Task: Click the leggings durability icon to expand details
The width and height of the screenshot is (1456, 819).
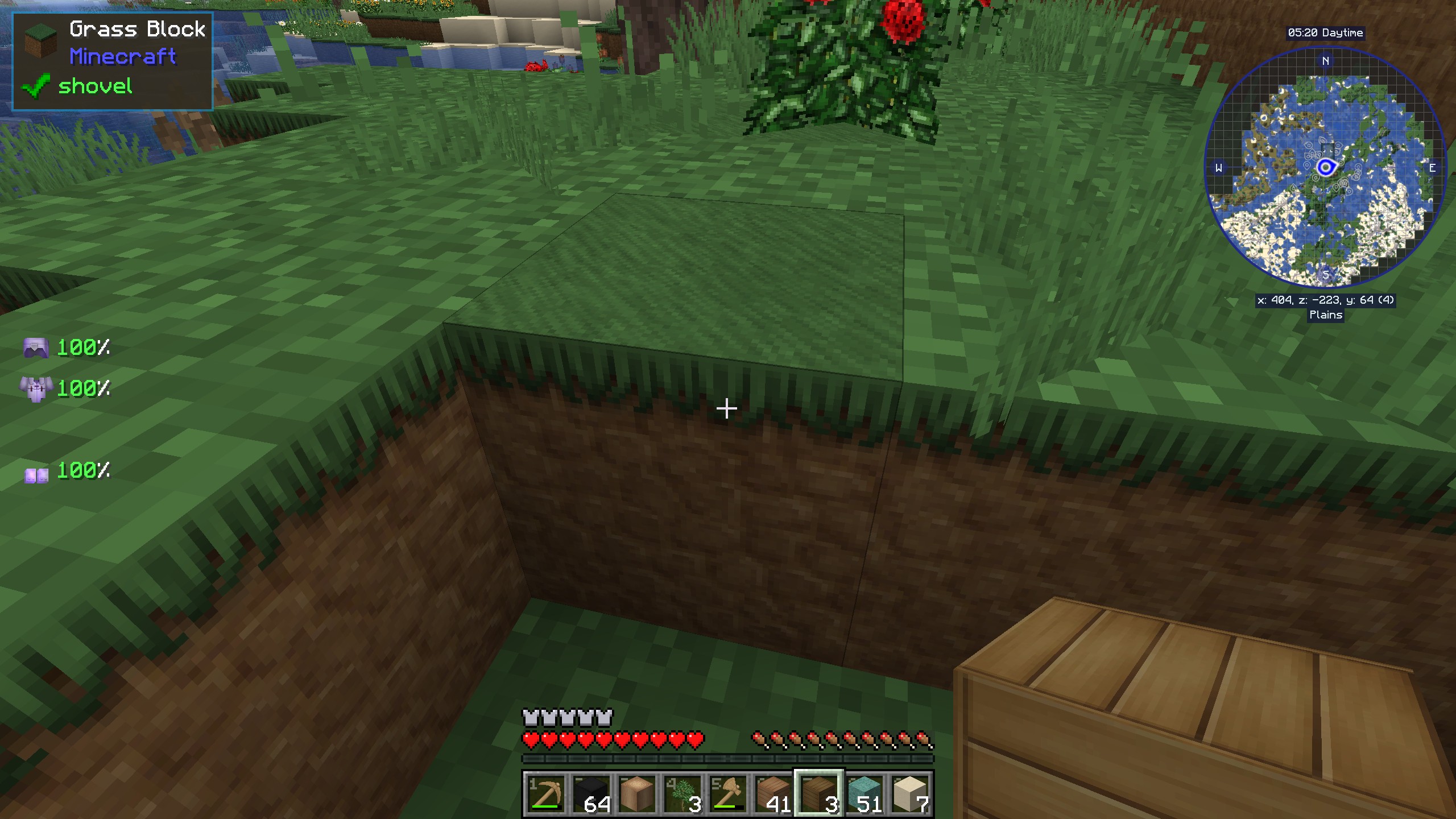Action: click(x=36, y=347)
